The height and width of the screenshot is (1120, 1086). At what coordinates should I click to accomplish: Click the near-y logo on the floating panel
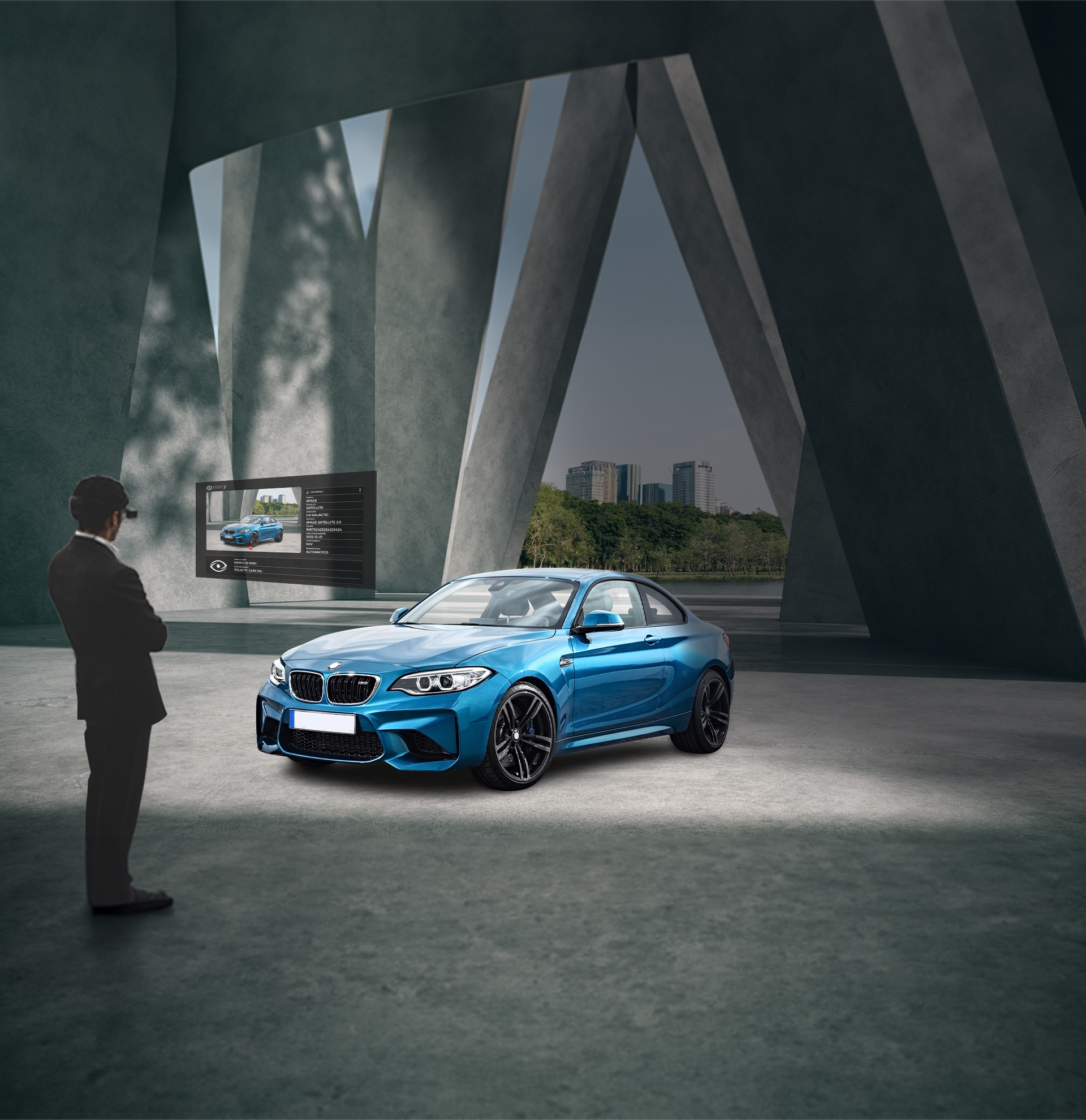[217, 488]
